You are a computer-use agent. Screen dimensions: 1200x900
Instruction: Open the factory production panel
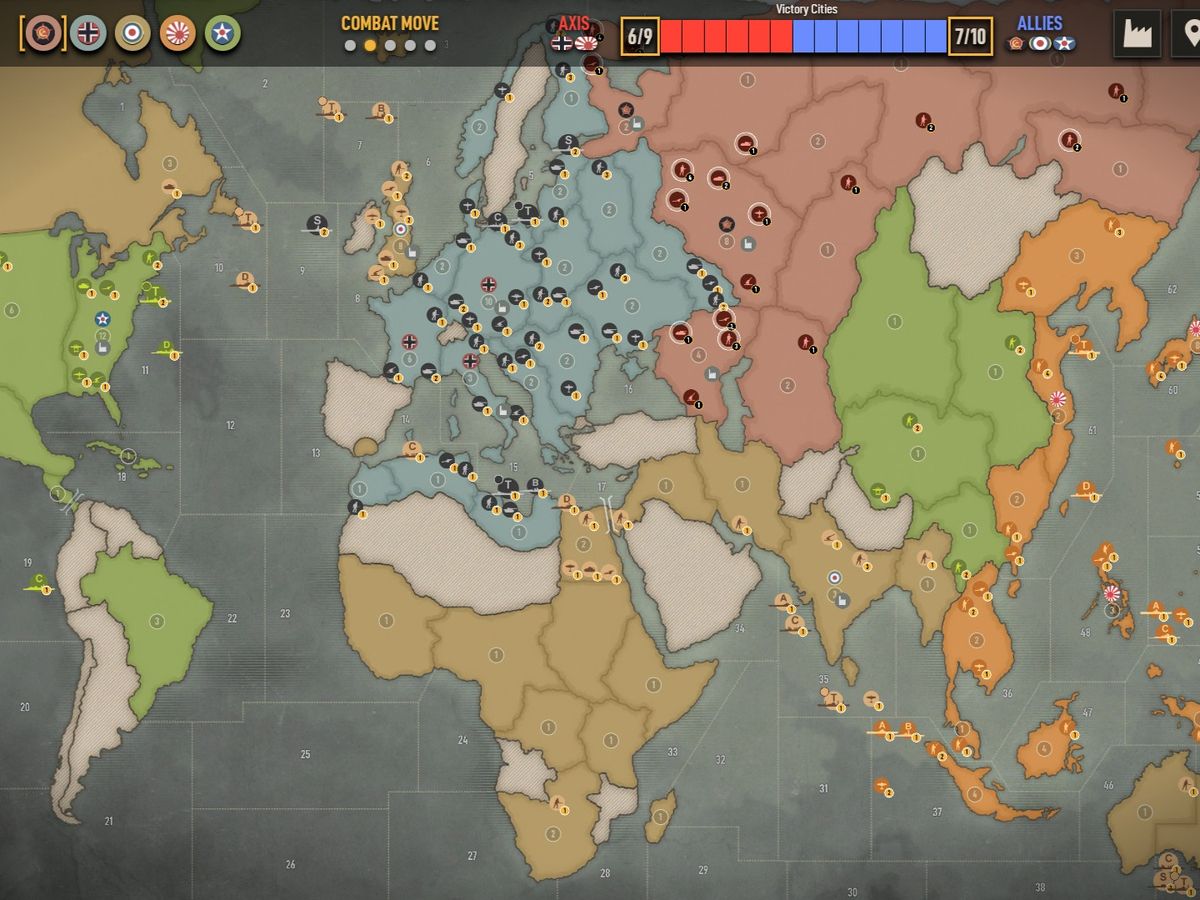[1137, 35]
